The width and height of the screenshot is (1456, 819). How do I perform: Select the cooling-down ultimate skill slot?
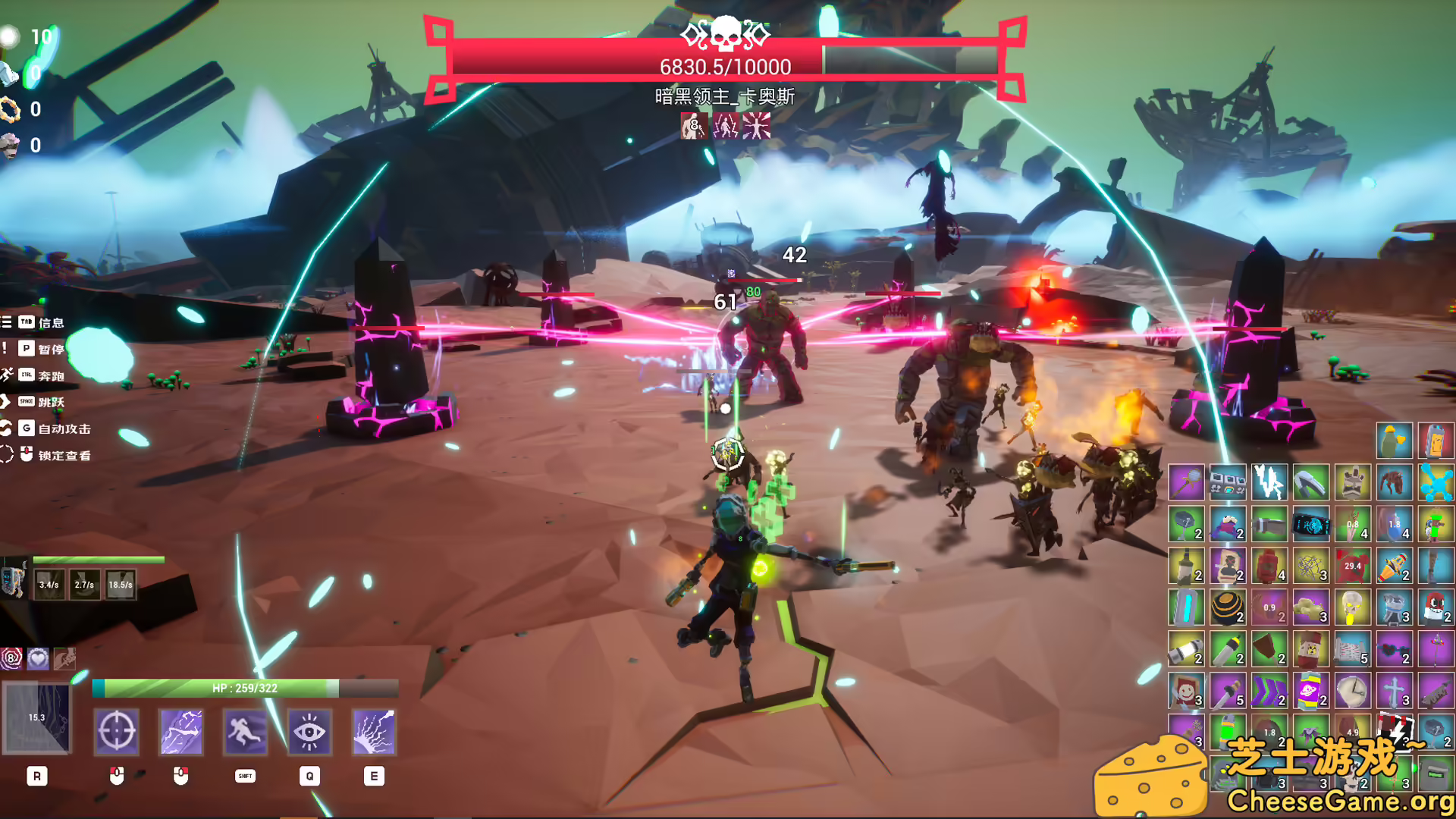(37, 718)
